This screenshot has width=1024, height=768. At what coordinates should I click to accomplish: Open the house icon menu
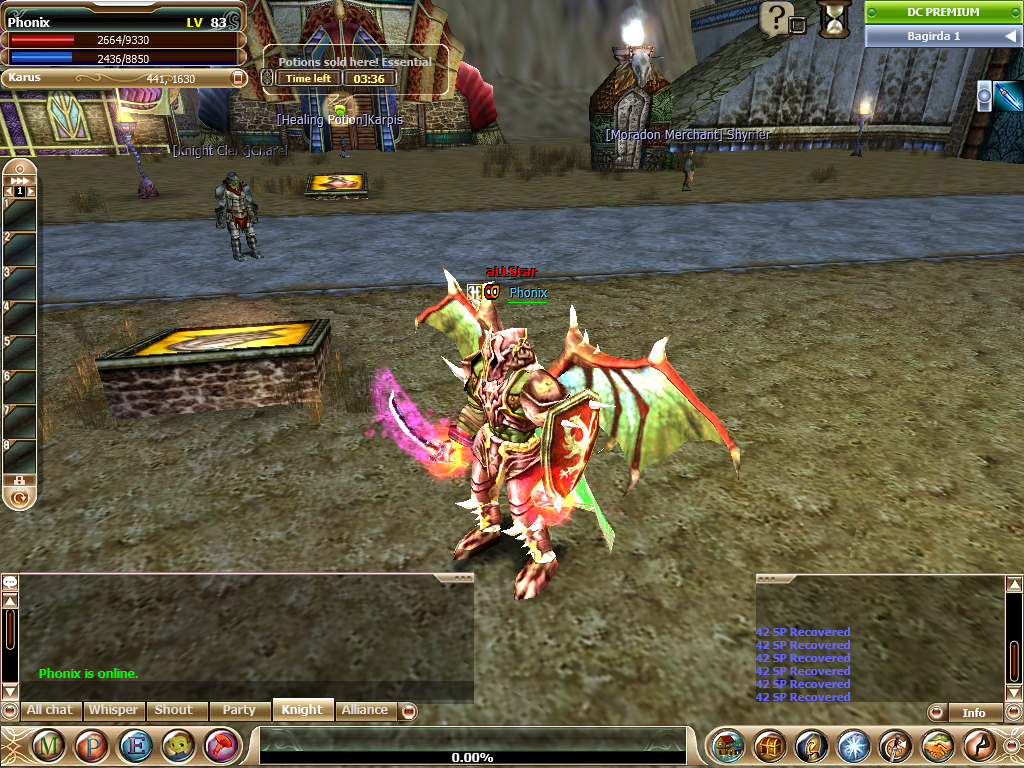(727, 745)
